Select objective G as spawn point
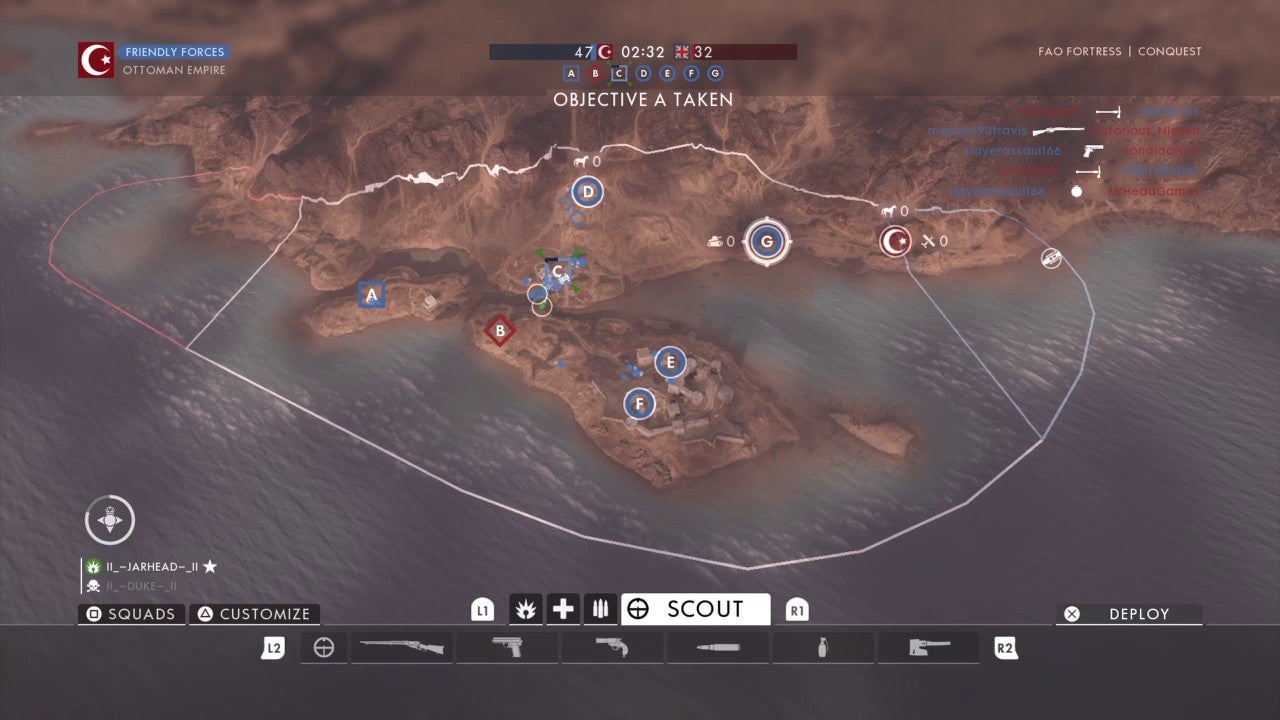The height and width of the screenshot is (720, 1280). click(767, 241)
